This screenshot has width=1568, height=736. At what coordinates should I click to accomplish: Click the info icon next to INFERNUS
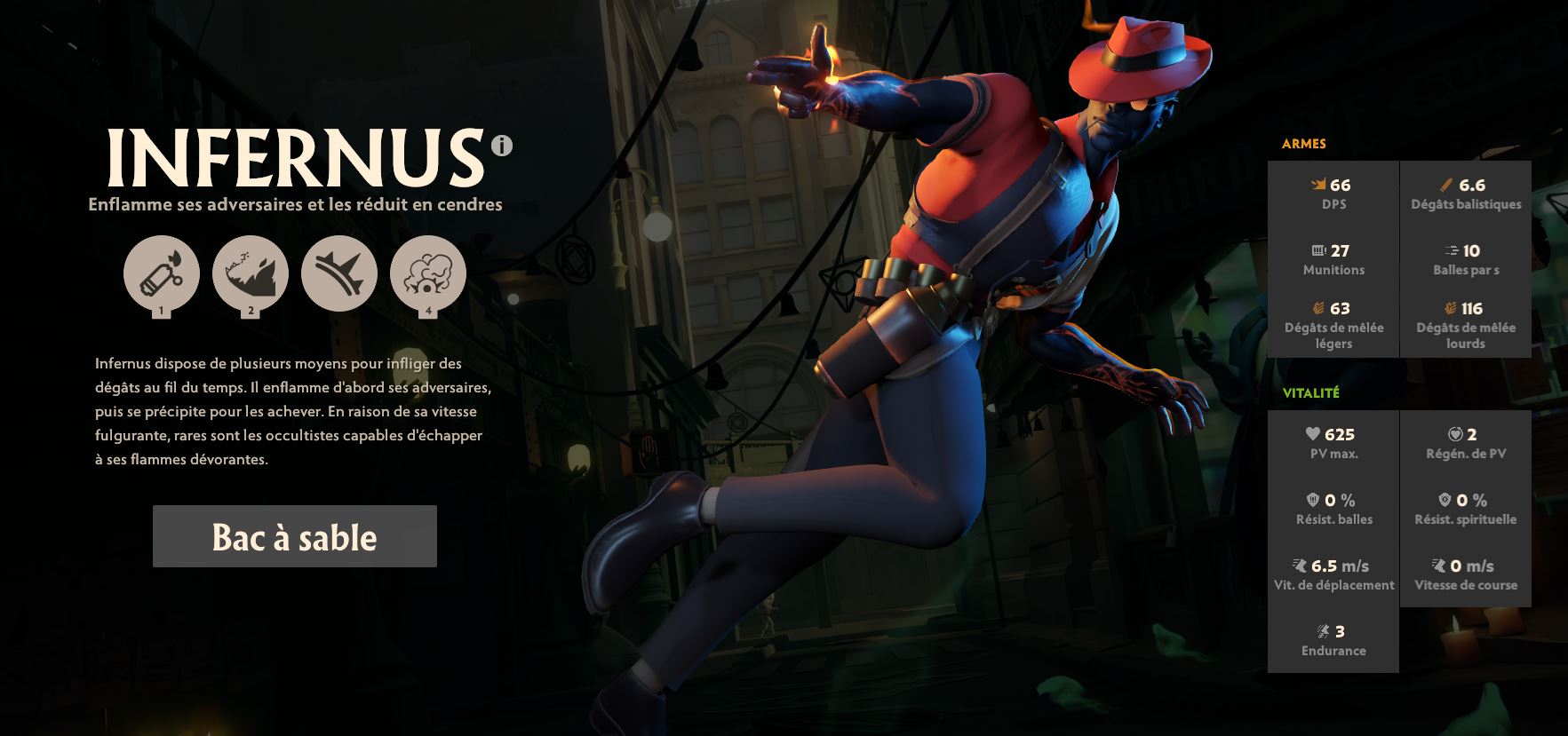(503, 146)
